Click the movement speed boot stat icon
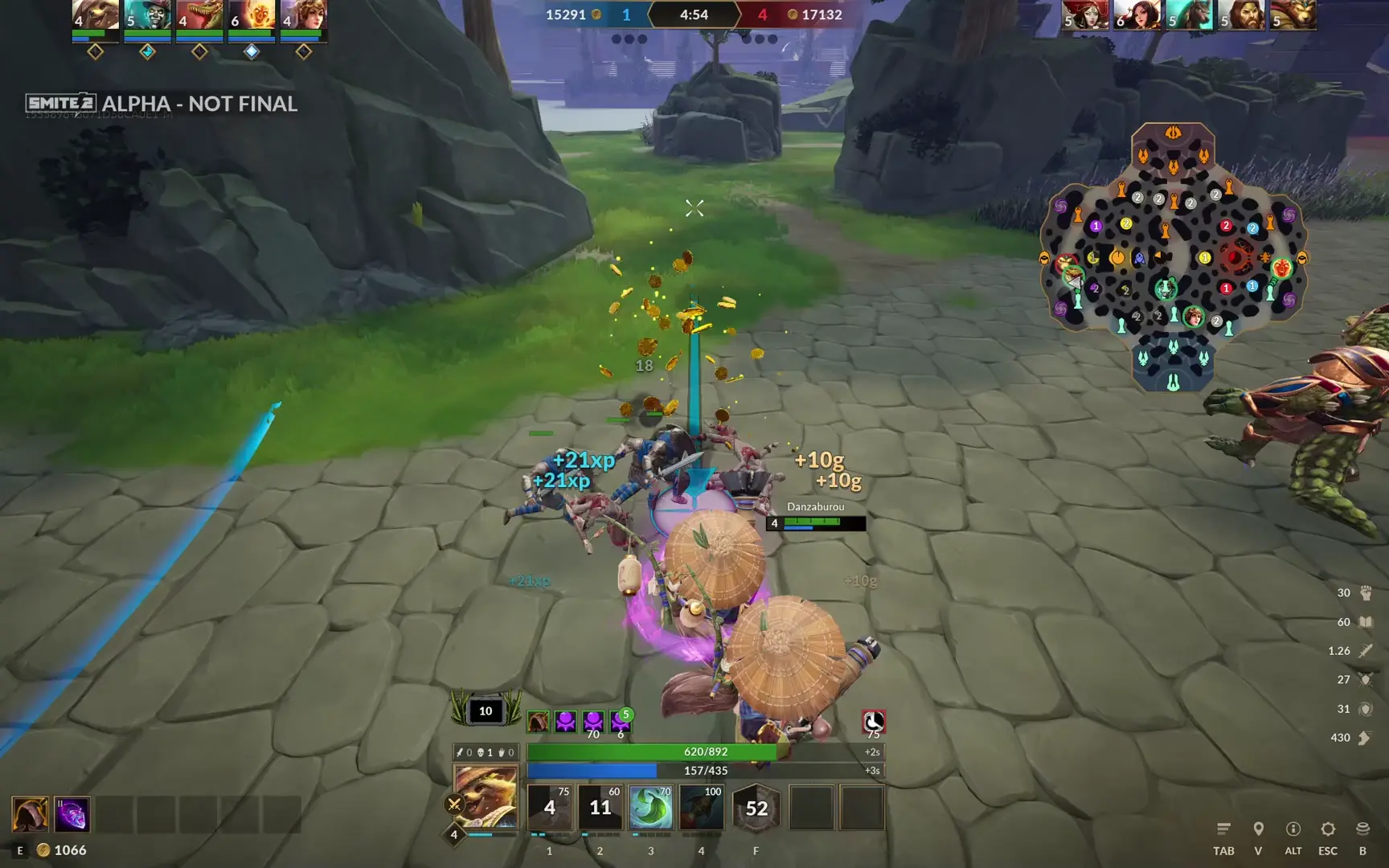 click(x=1364, y=737)
